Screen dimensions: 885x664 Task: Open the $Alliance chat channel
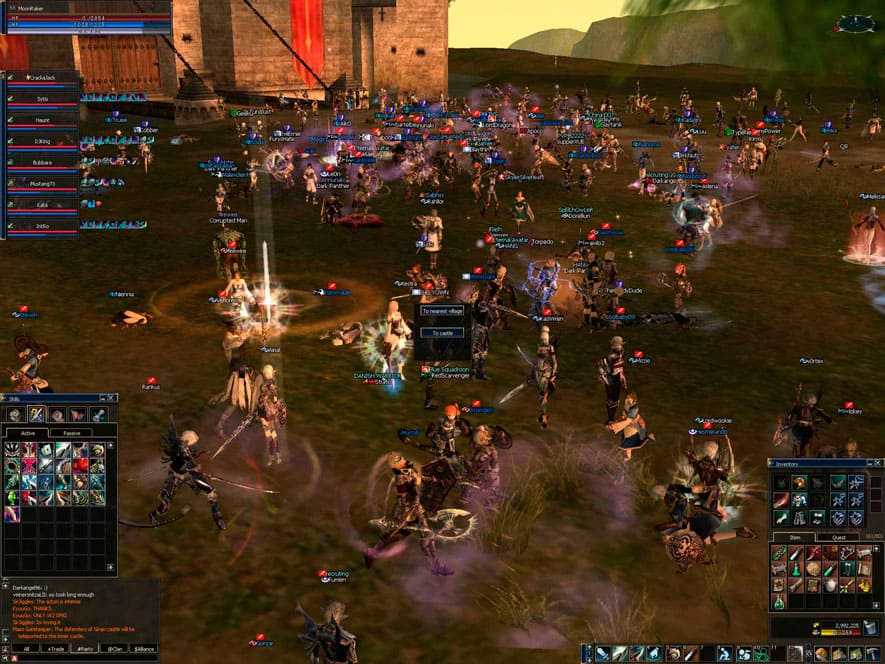(x=145, y=649)
